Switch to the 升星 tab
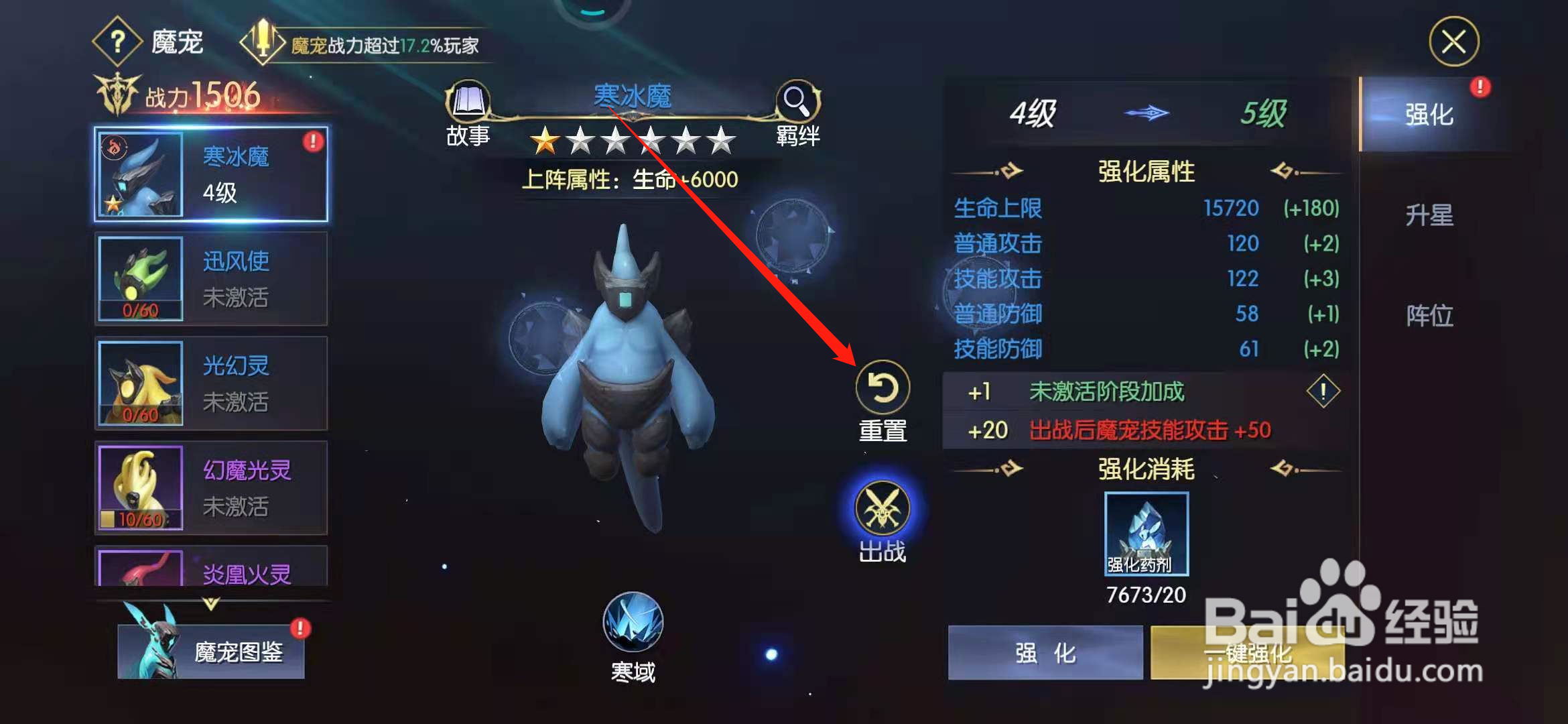 pyautogui.click(x=1429, y=215)
